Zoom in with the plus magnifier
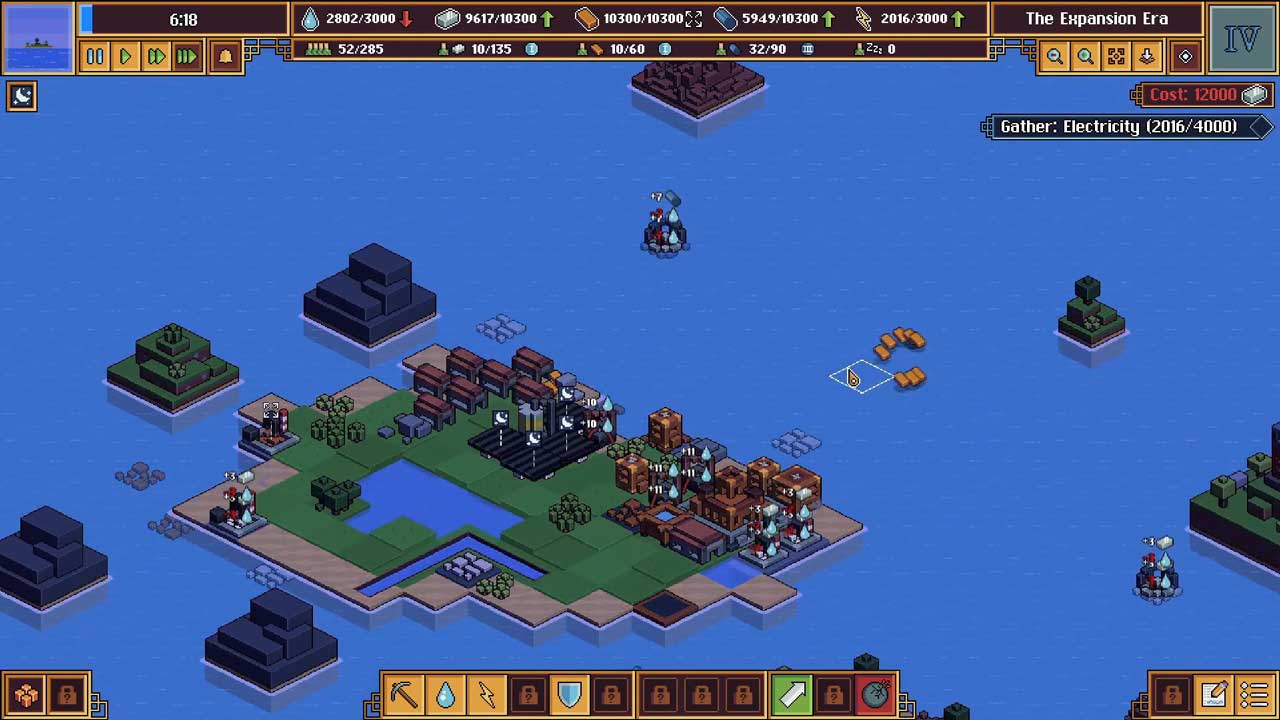This screenshot has height=720, width=1280. [x=1085, y=57]
